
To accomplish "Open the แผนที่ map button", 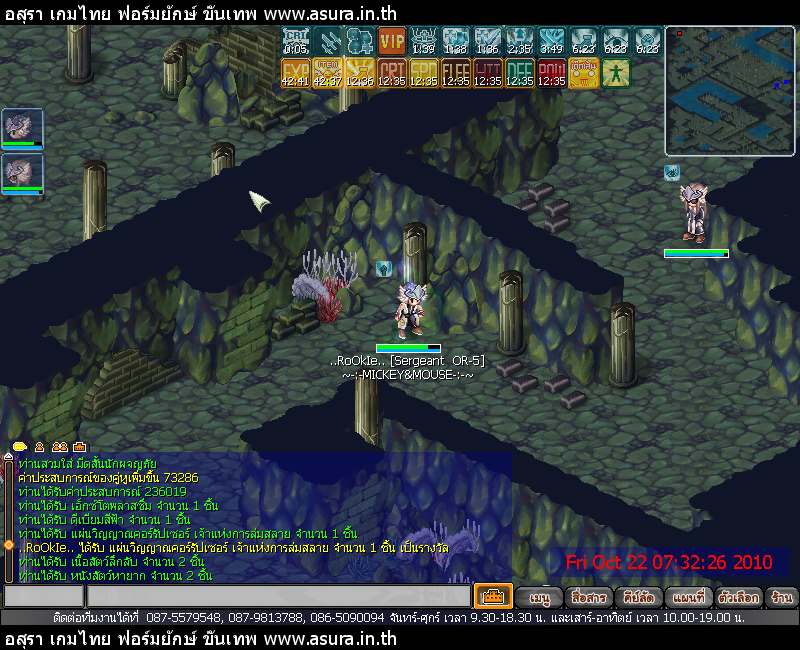I will click(688, 597).
